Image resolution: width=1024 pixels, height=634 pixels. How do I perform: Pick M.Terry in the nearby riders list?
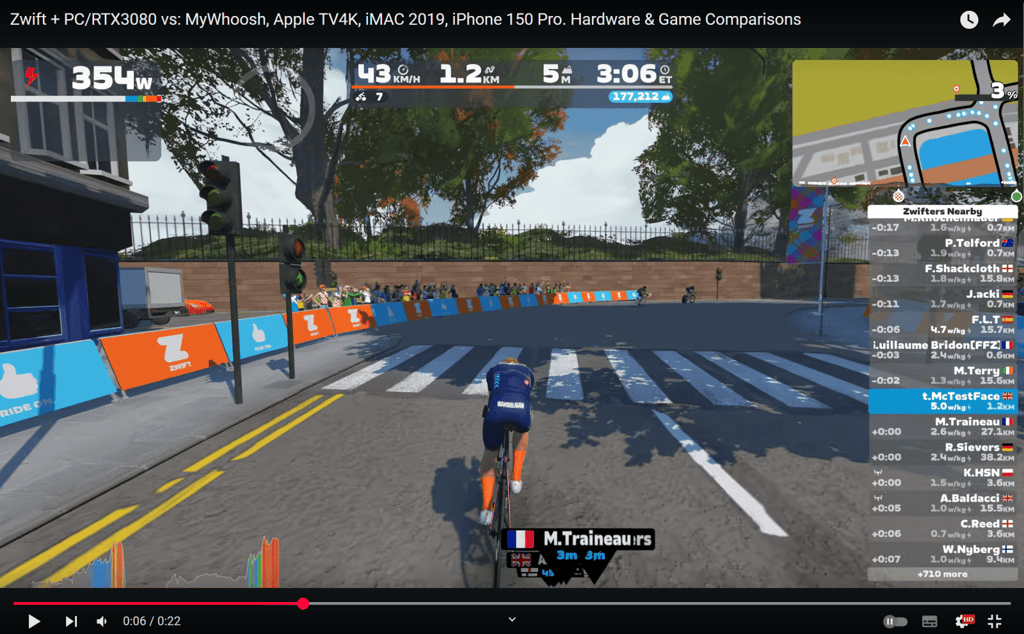942,375
